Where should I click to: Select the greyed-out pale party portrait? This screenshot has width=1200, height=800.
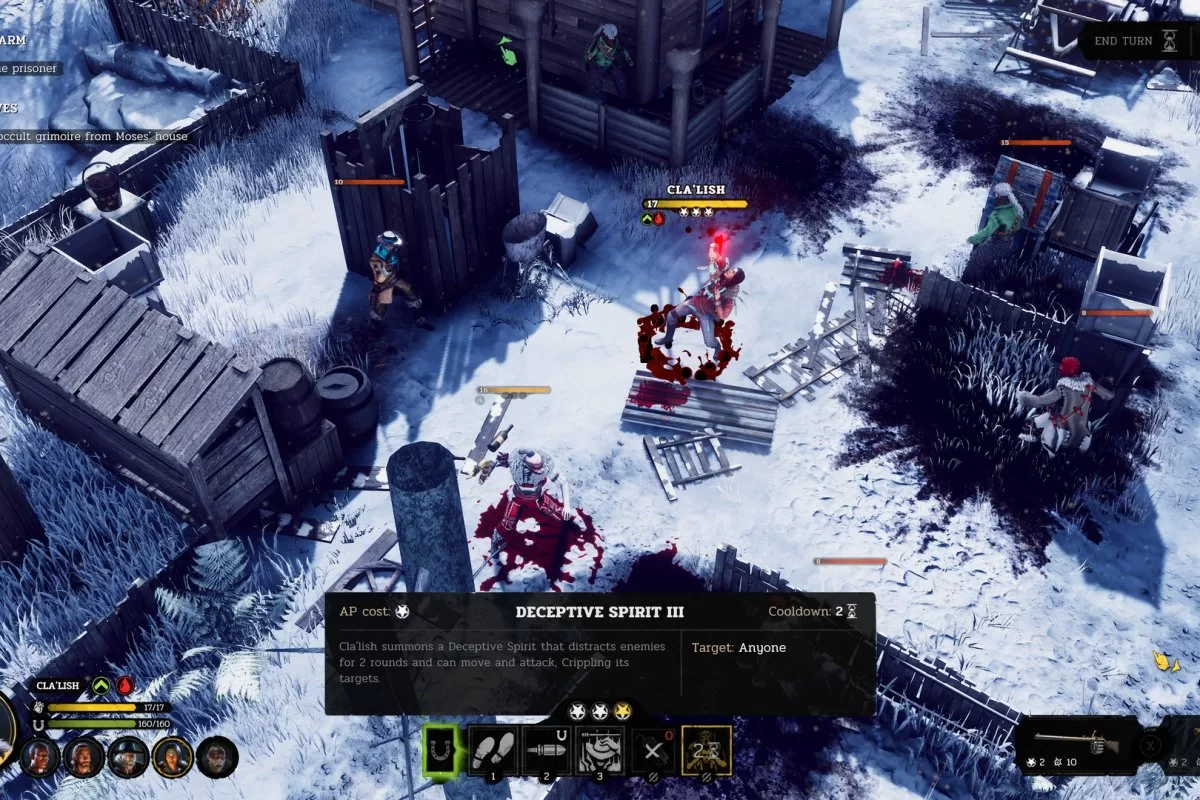216,757
